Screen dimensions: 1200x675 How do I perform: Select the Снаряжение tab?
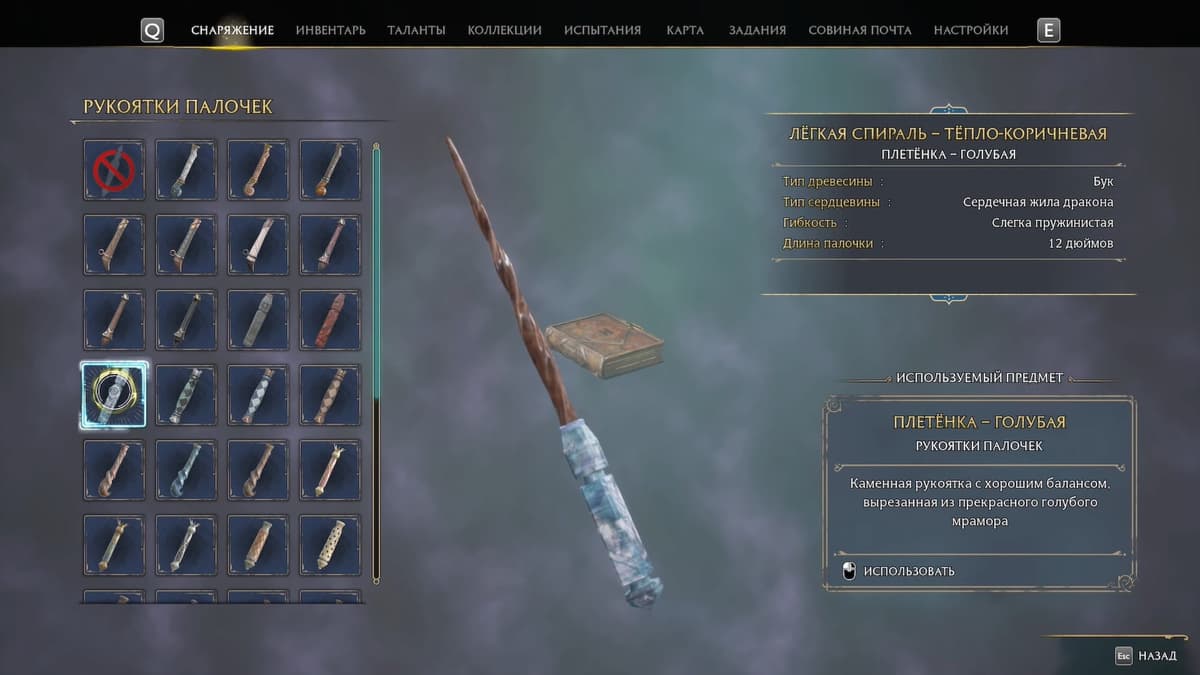pos(232,30)
